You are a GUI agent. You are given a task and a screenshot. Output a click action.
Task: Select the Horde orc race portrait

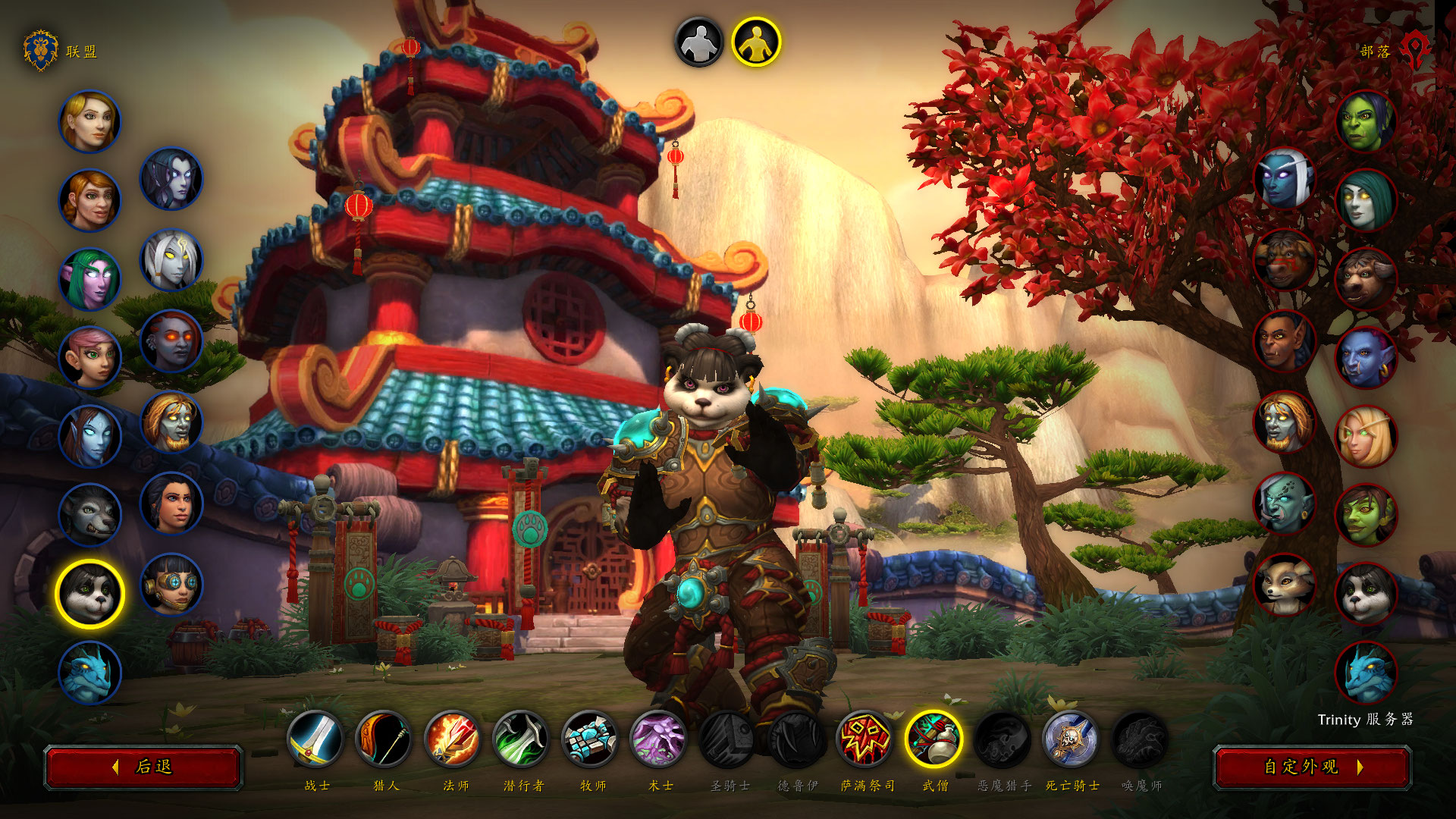pyautogui.click(x=1366, y=121)
